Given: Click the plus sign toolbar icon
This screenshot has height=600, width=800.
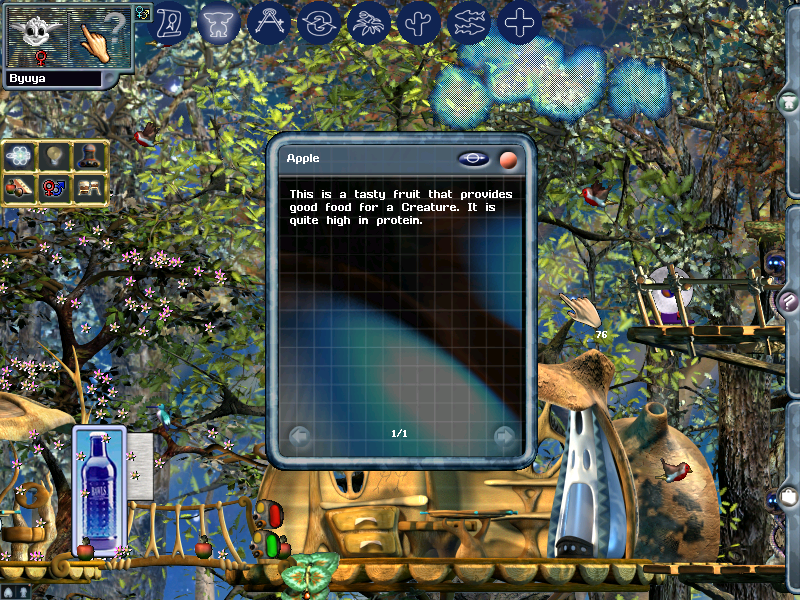Looking at the screenshot, I should 519,22.
